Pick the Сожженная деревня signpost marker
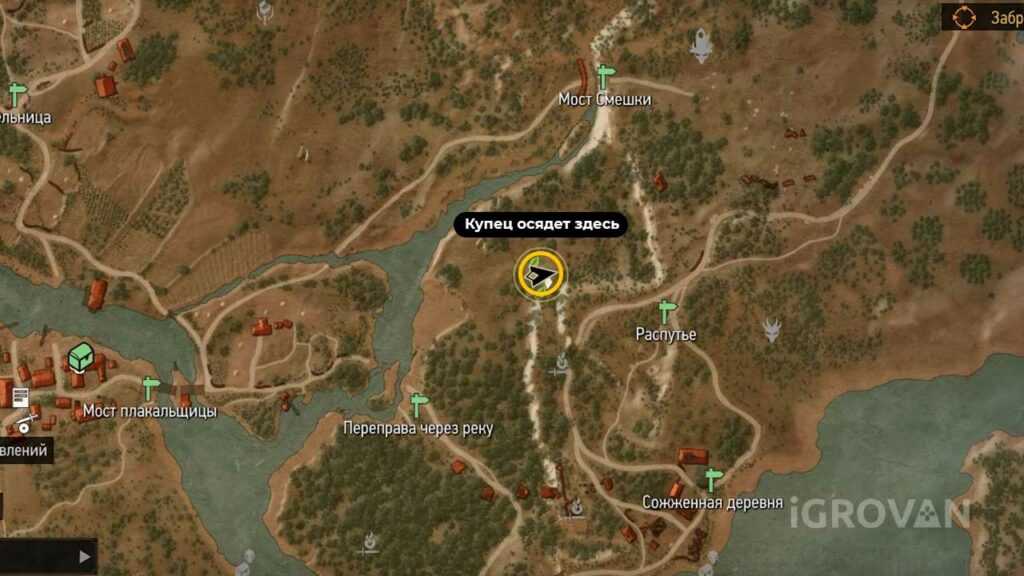Image resolution: width=1024 pixels, height=576 pixels. coord(712,479)
